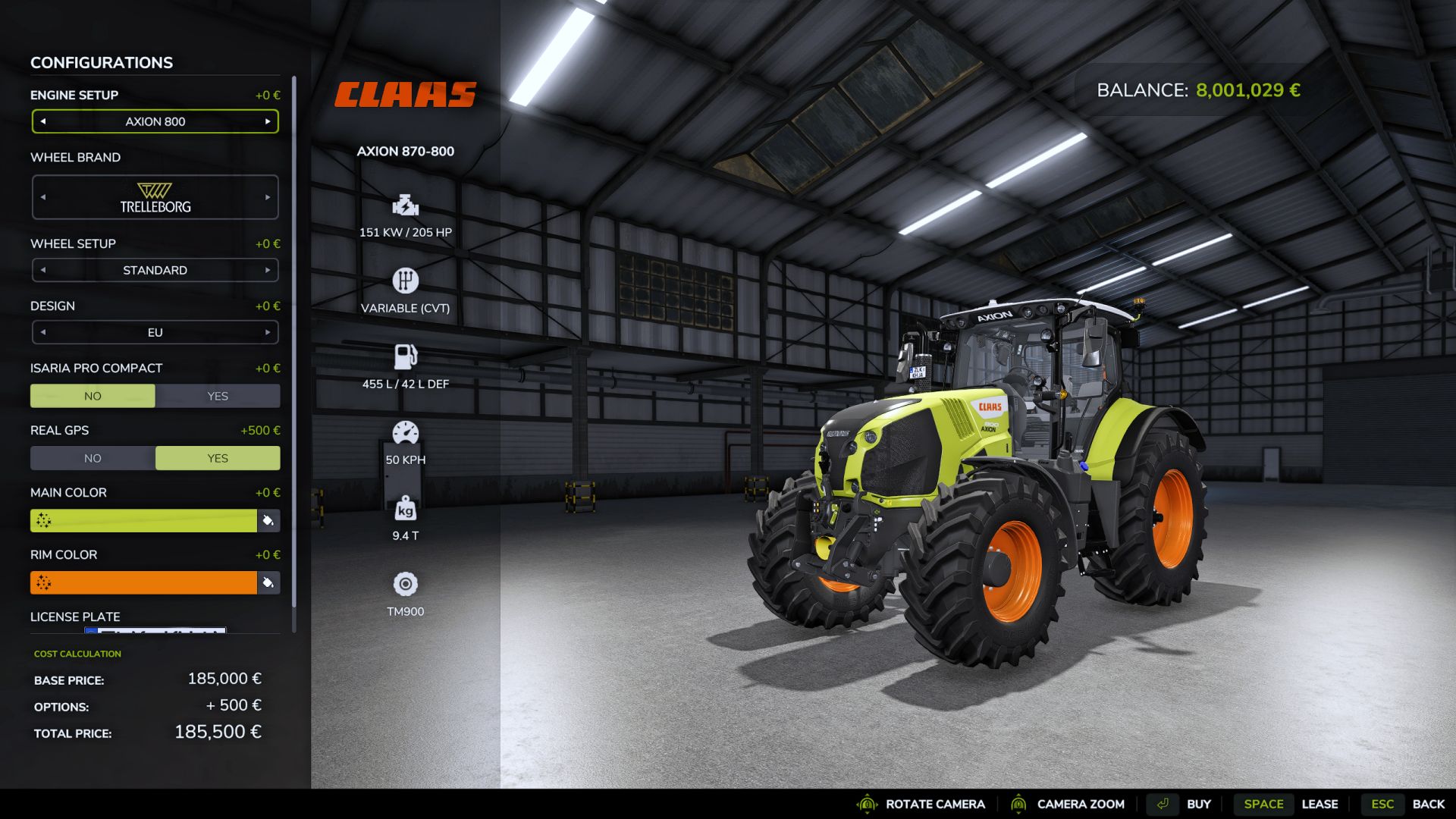1456x819 pixels.
Task: Switch to the next Engine Setup option
Action: click(268, 121)
